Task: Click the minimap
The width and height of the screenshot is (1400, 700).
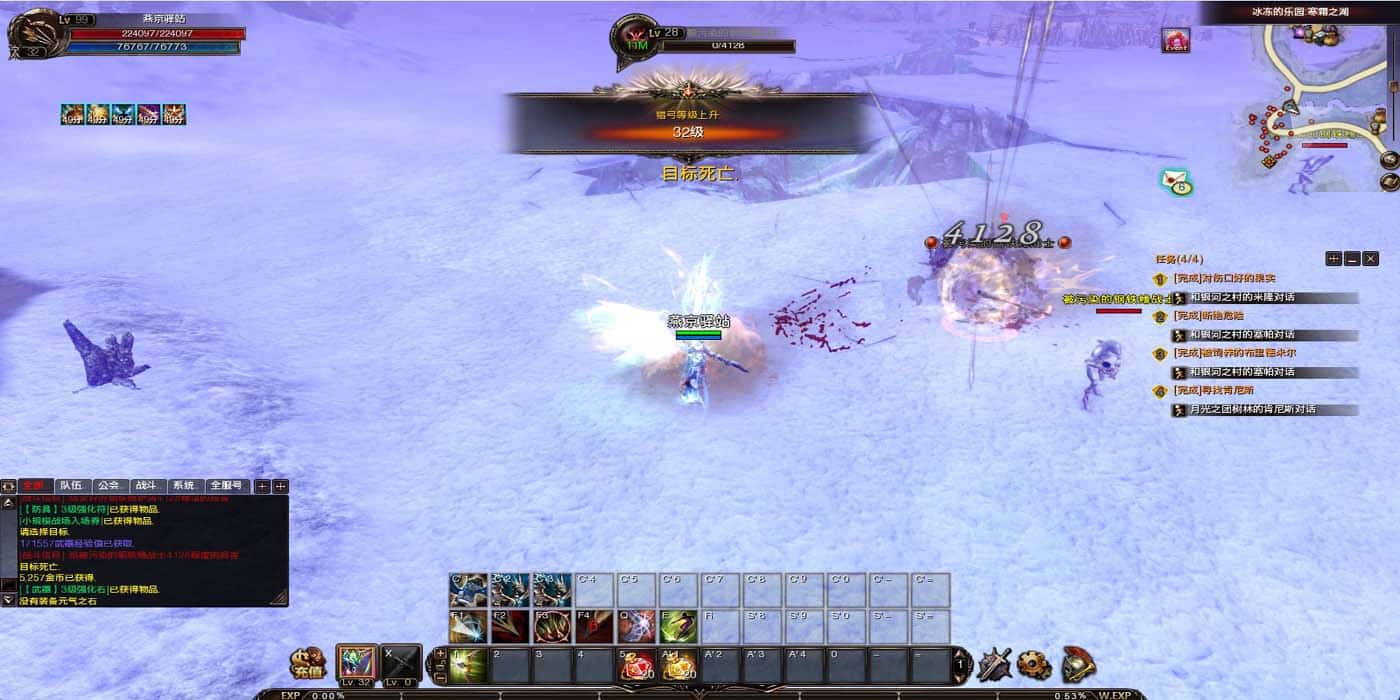Action: 1320,95
